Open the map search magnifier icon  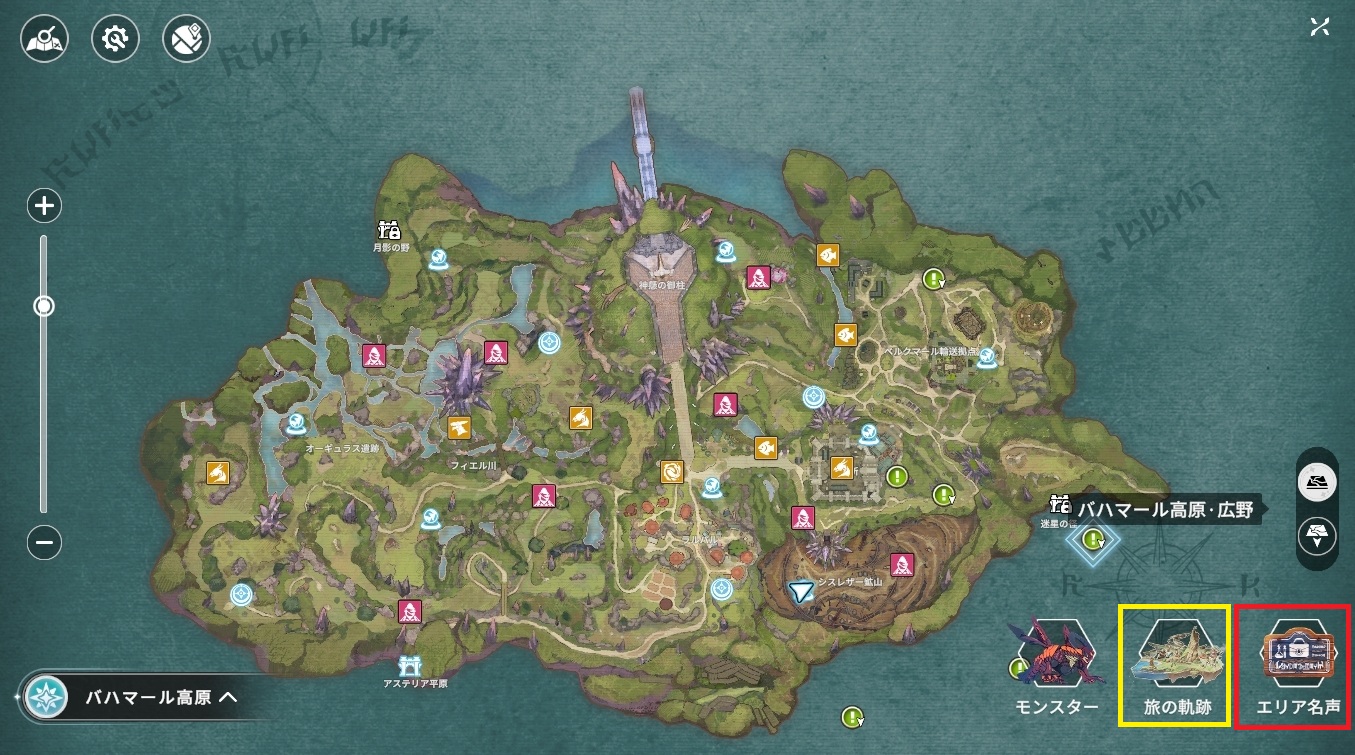point(43,40)
